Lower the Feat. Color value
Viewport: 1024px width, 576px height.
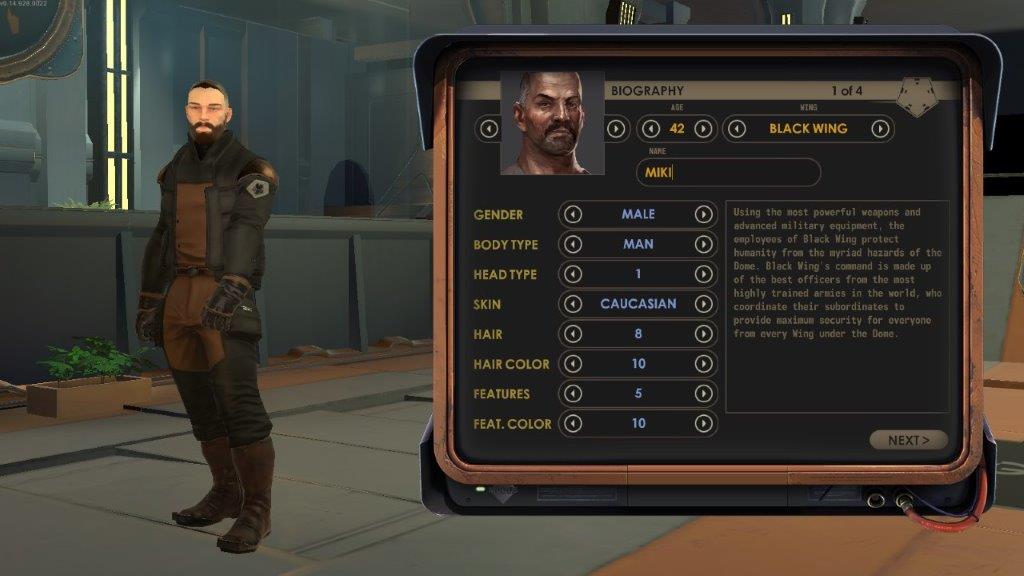click(573, 424)
